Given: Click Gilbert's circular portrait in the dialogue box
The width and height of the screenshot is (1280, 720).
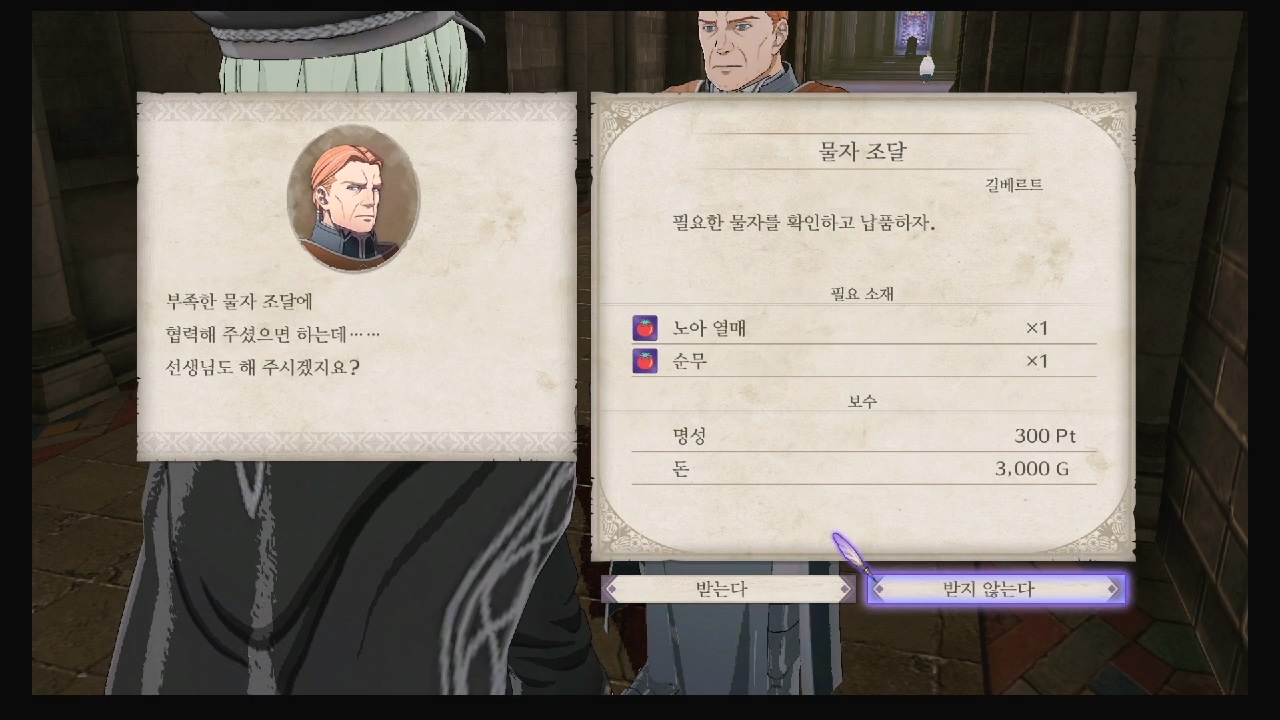Looking at the screenshot, I should [x=354, y=199].
